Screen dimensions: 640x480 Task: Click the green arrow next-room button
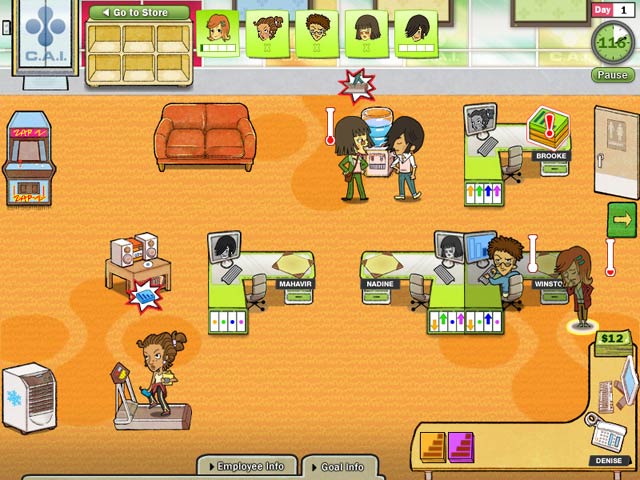pos(620,219)
